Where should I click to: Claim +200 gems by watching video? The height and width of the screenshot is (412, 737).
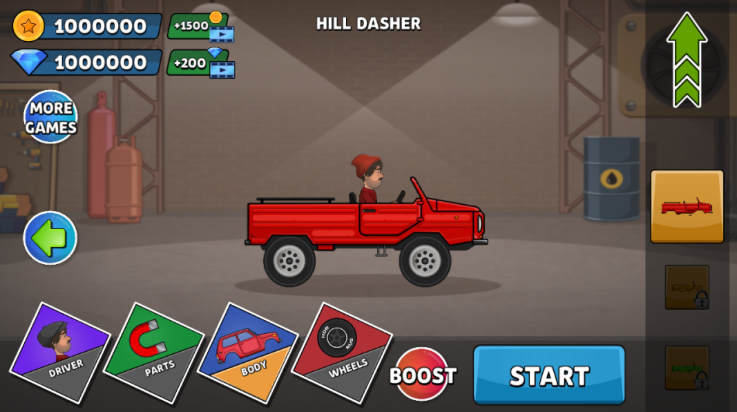[x=201, y=62]
